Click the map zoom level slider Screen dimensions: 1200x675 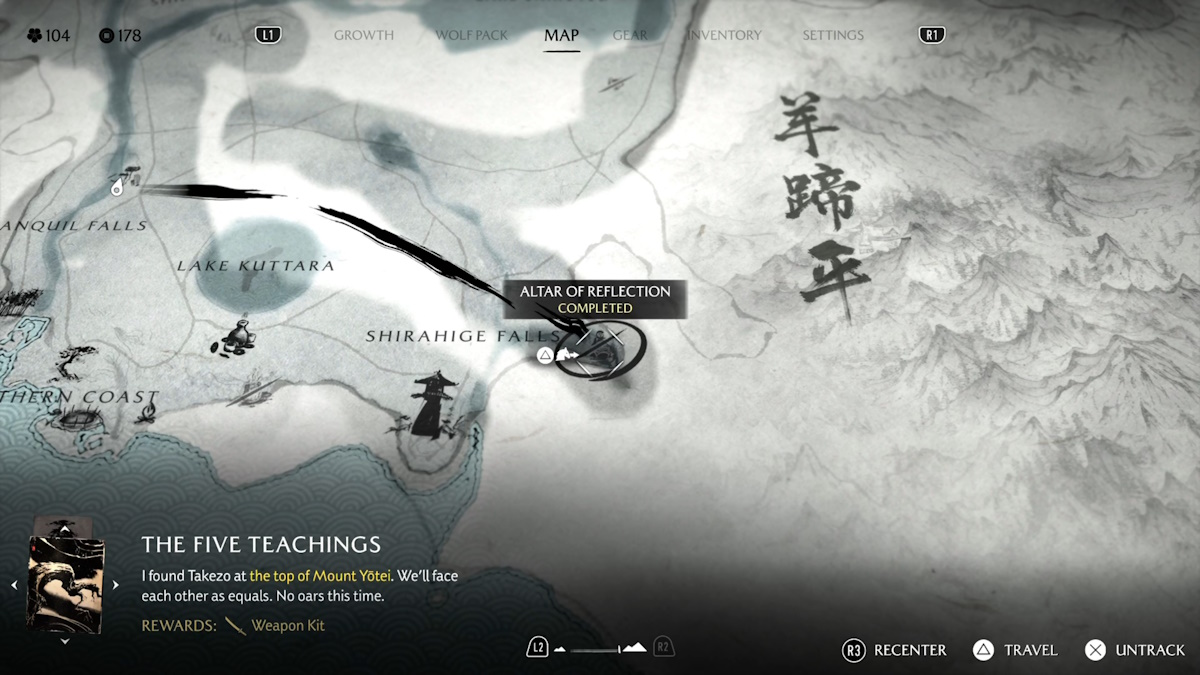coord(600,649)
